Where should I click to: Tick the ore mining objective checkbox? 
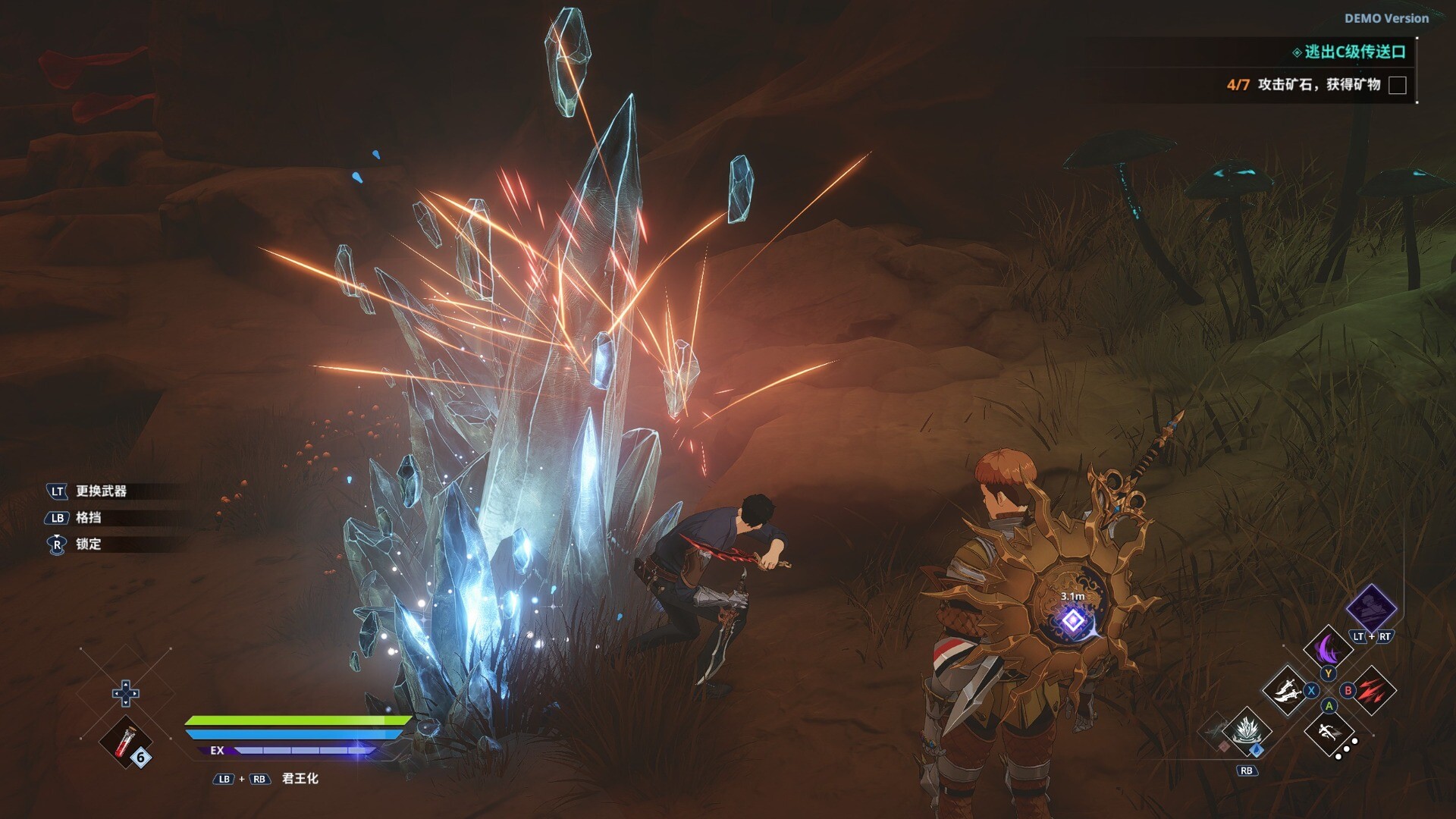[x=1397, y=85]
